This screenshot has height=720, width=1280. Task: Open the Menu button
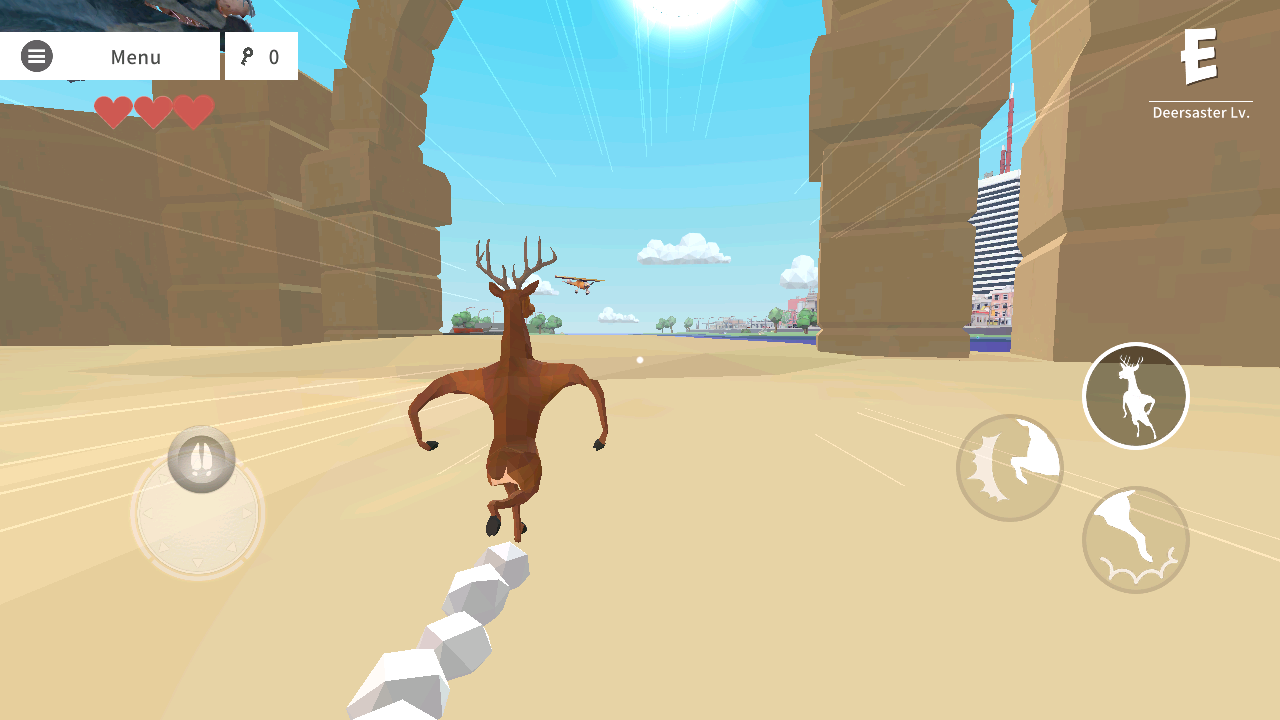pyautogui.click(x=135, y=56)
